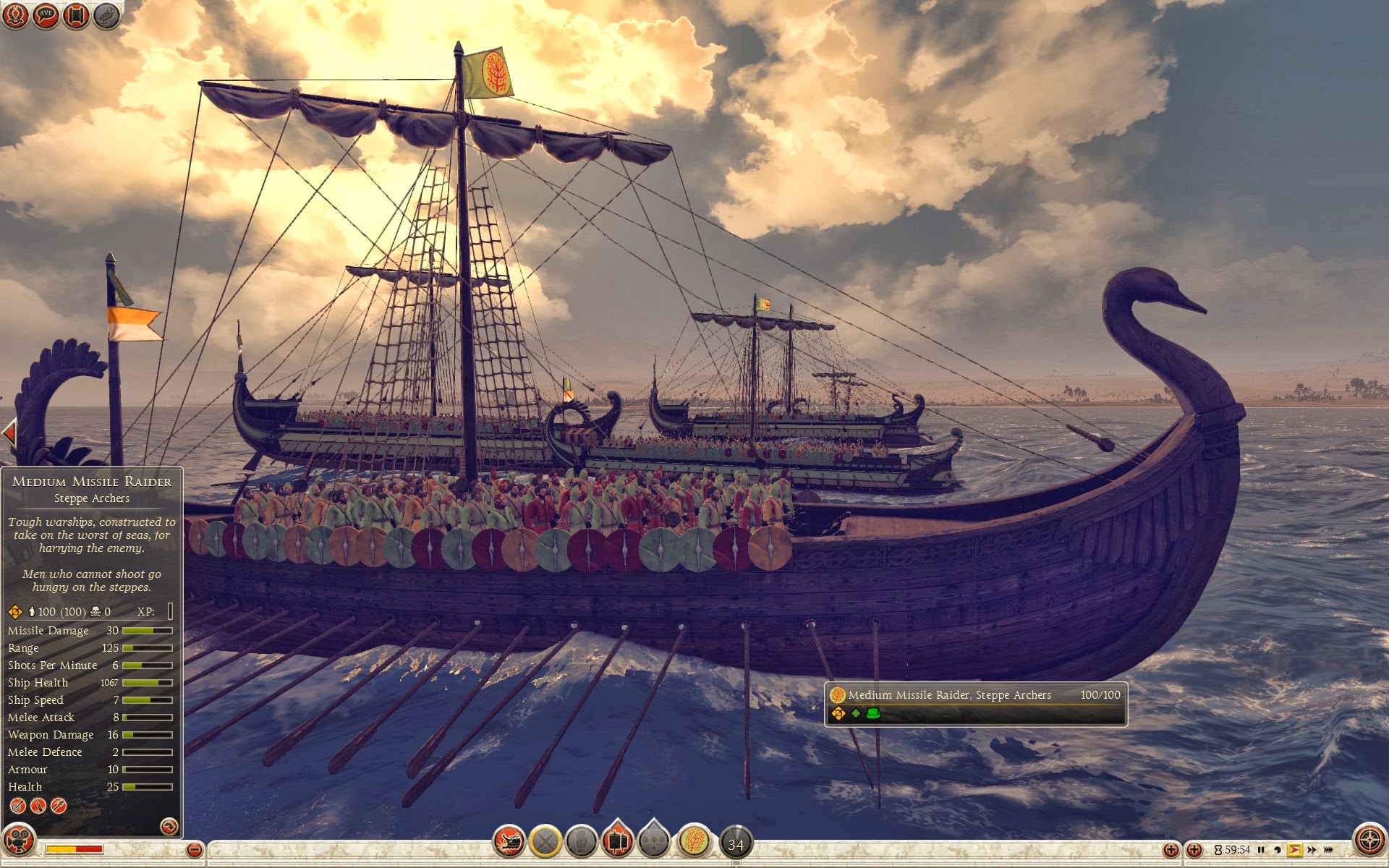
Task: Open the laurel wreath objectives button
Action: 15,15
